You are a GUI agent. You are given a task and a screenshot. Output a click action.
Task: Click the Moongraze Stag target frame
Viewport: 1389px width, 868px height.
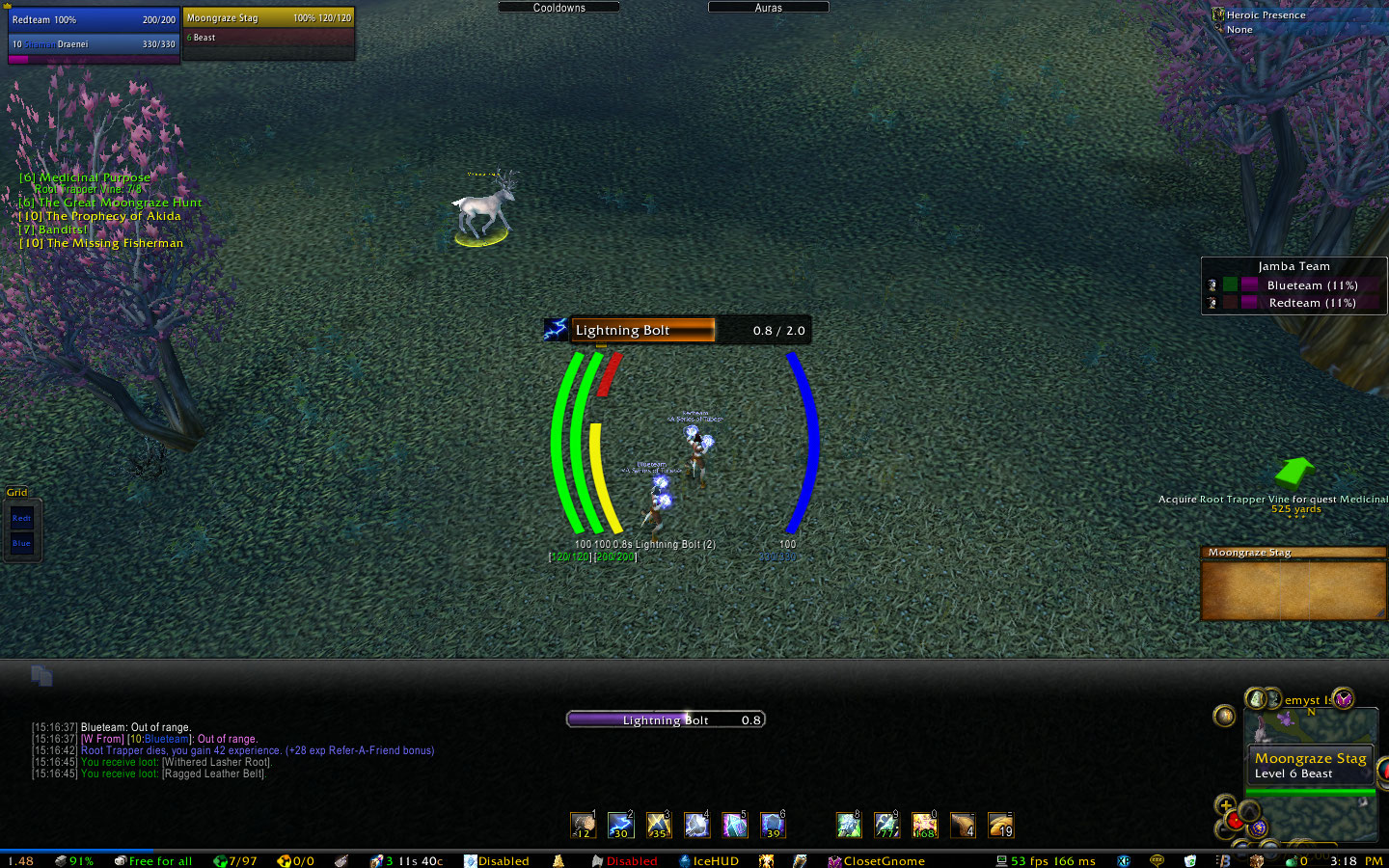(268, 18)
